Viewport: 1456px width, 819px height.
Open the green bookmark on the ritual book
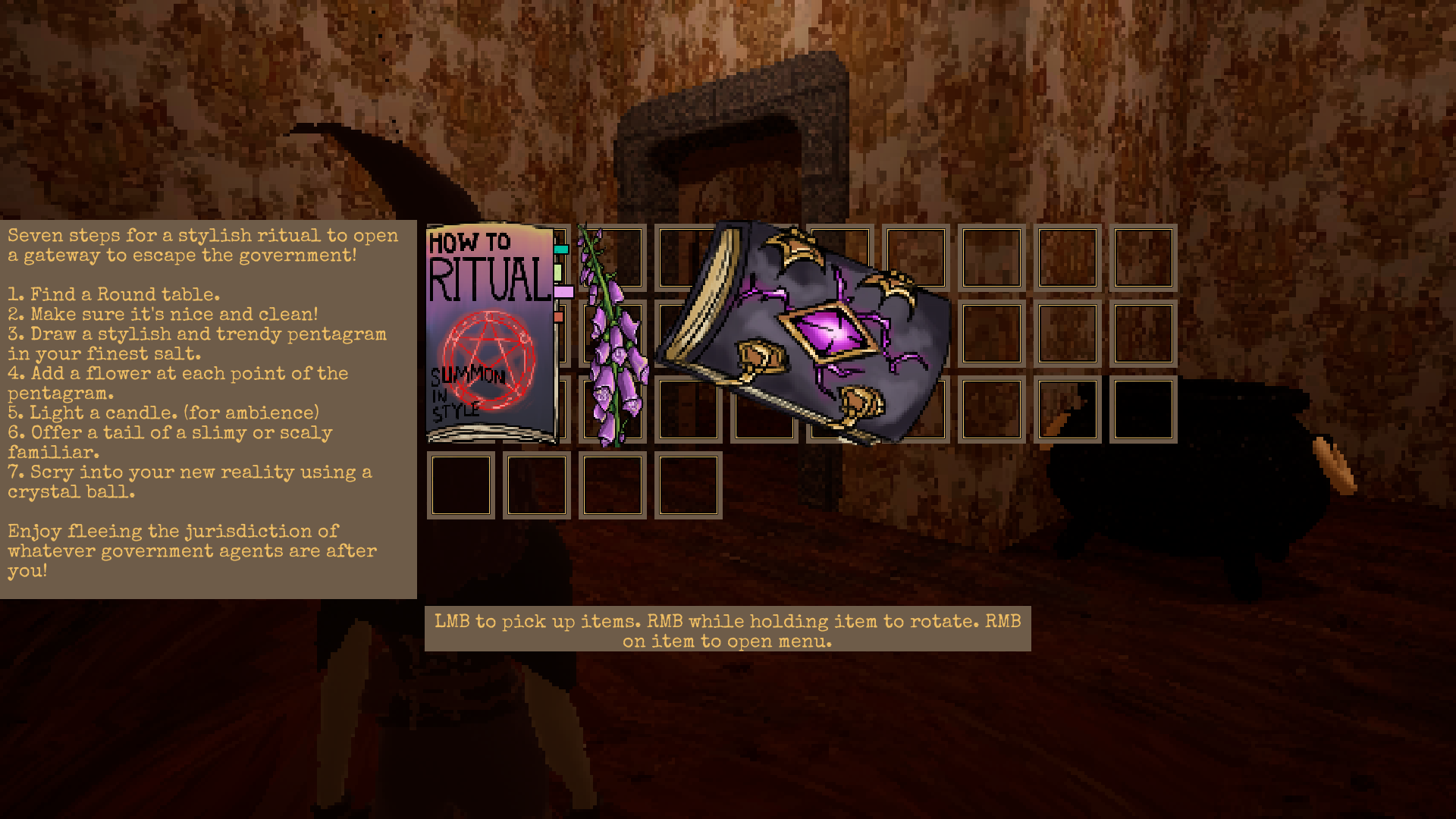click(557, 273)
